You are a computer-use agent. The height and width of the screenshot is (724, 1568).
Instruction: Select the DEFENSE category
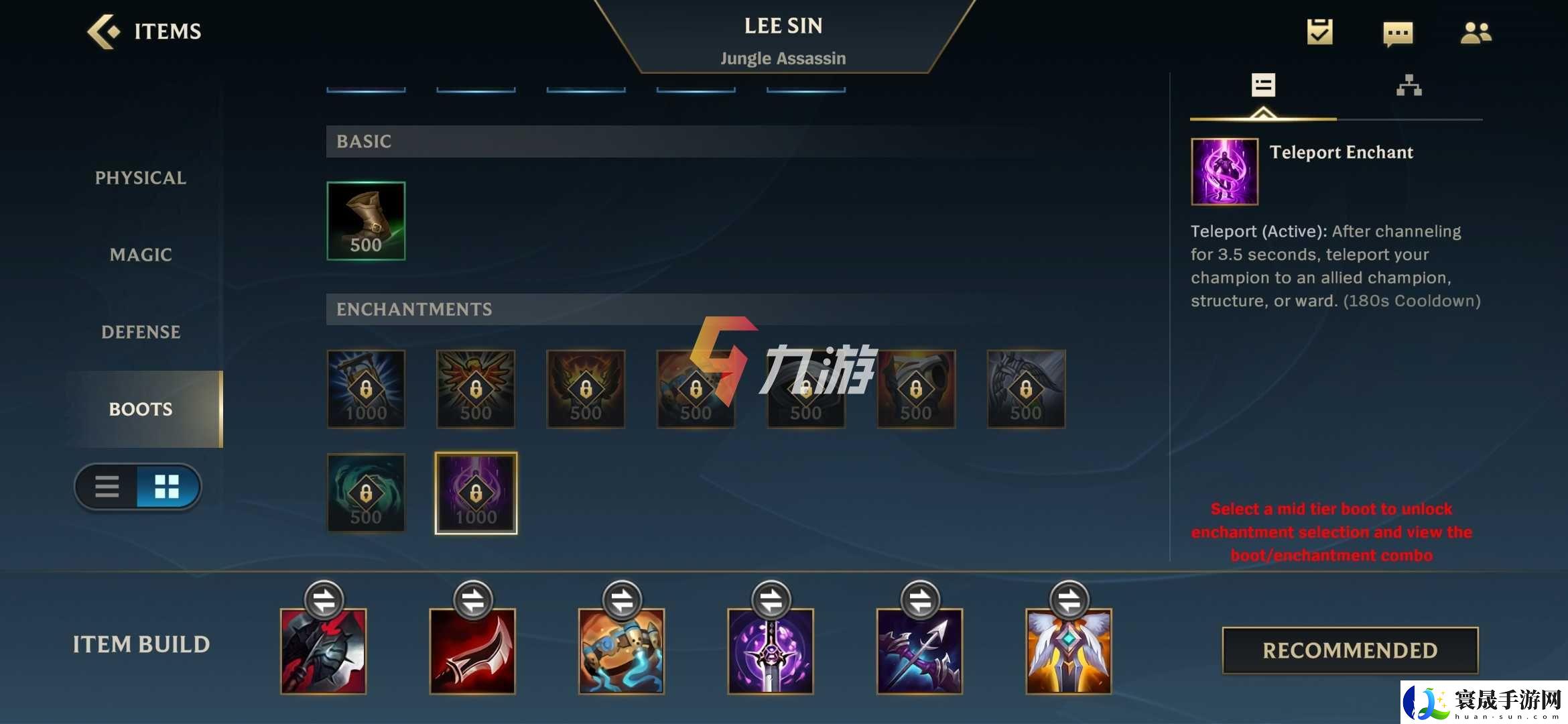pos(141,332)
